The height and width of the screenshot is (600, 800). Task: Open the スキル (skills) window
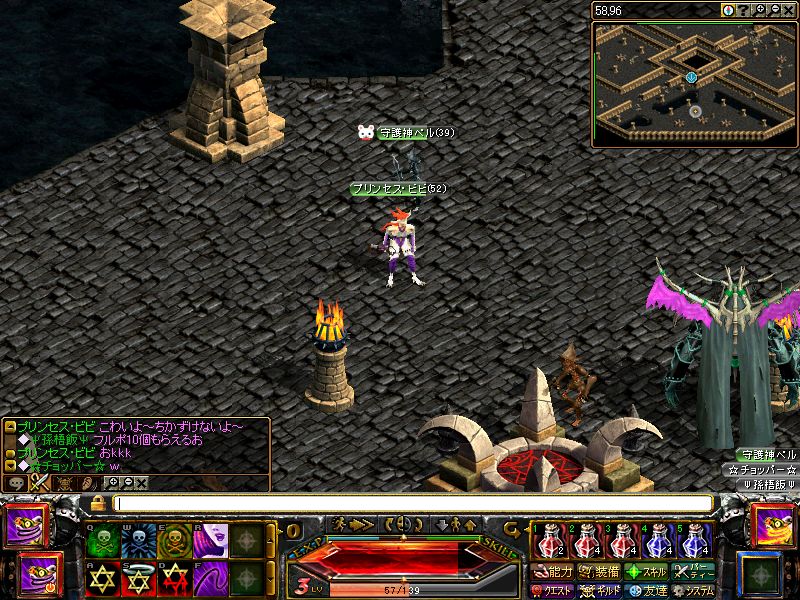648,572
